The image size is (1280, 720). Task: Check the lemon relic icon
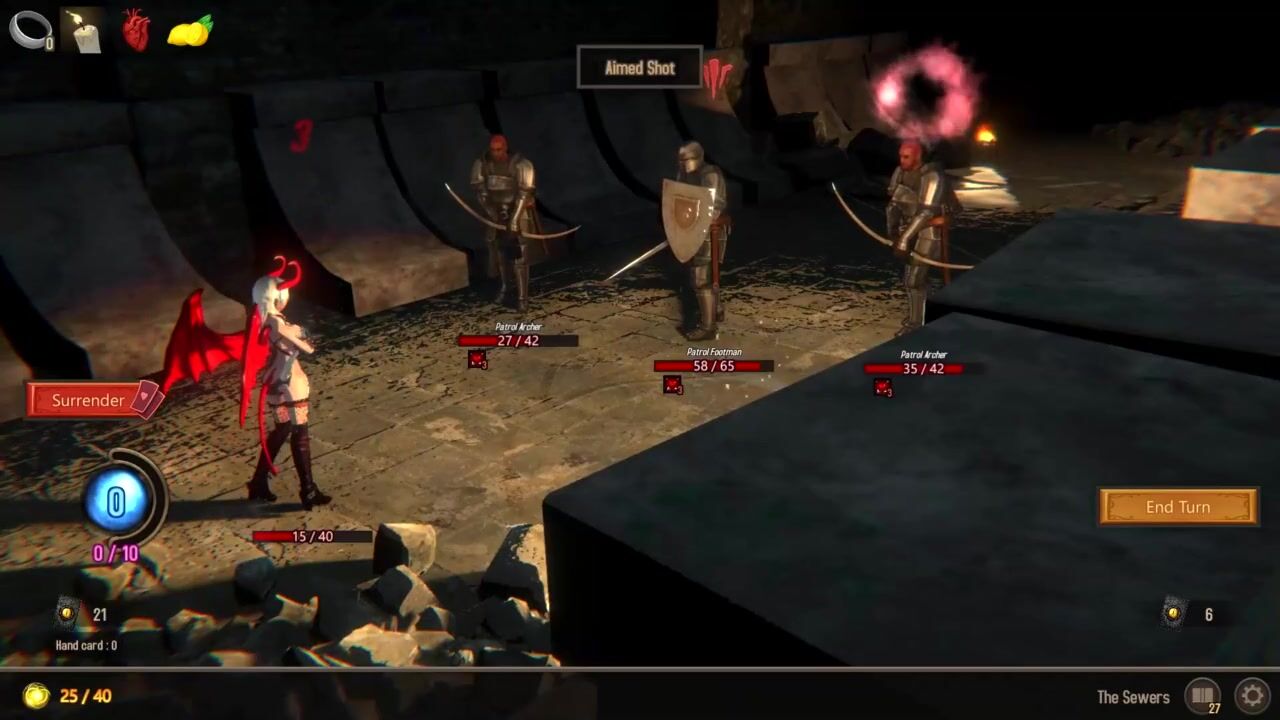point(190,31)
